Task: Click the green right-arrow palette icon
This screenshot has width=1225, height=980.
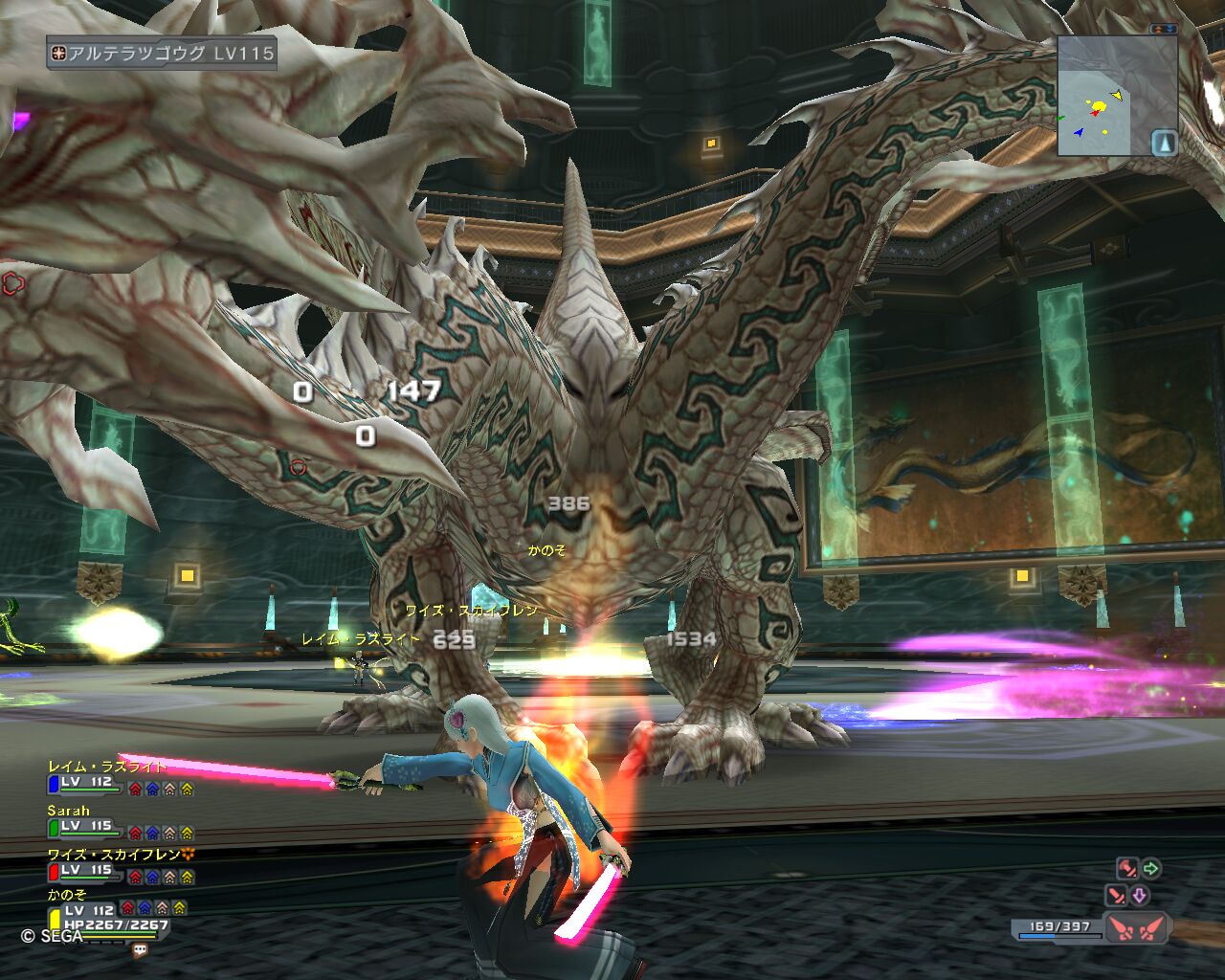Action: pyautogui.click(x=1151, y=869)
